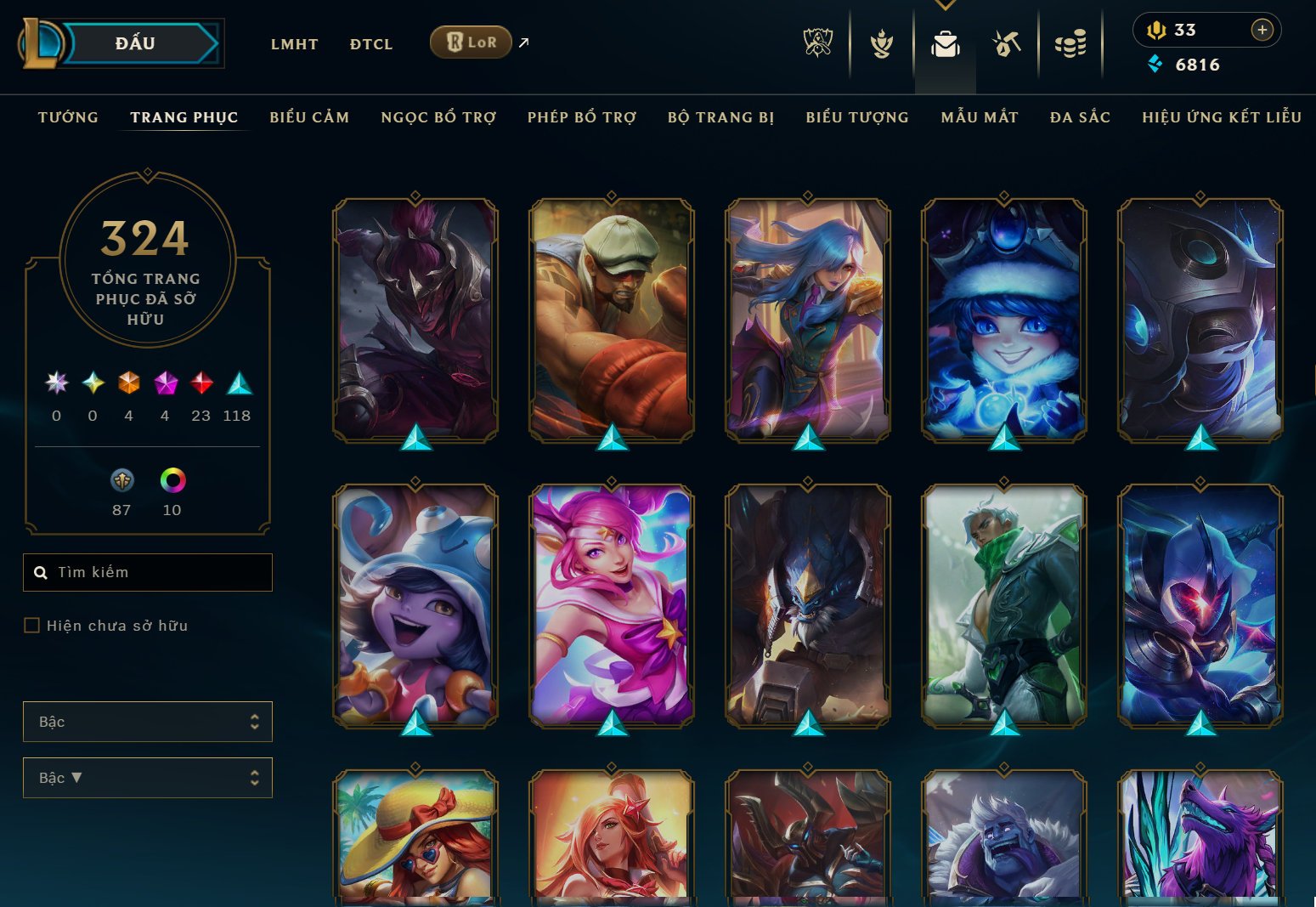Open the first 'Bậc' sort dropdown
This screenshot has width=1316, height=907.
[x=147, y=721]
